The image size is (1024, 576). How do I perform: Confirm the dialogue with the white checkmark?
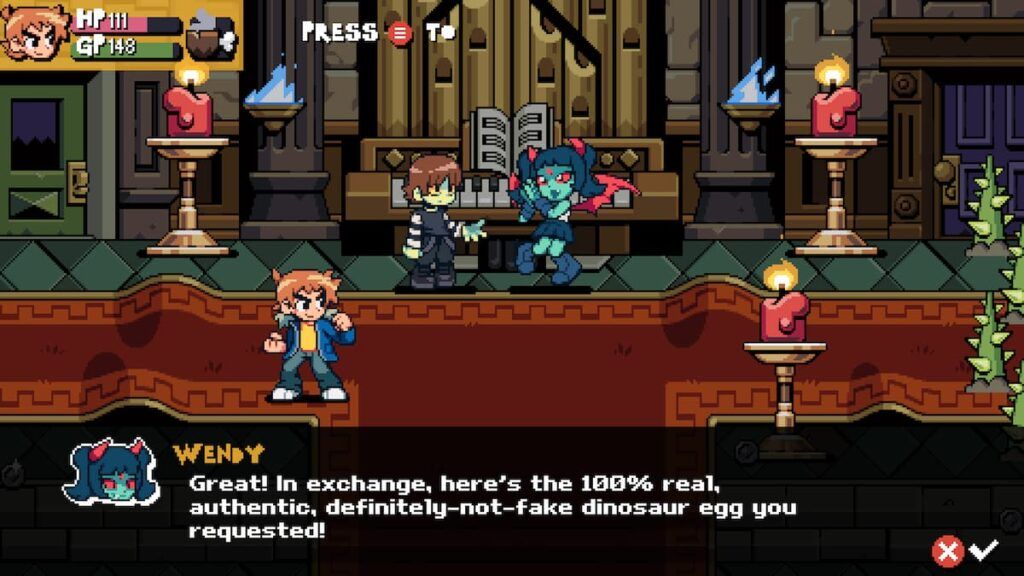984,548
